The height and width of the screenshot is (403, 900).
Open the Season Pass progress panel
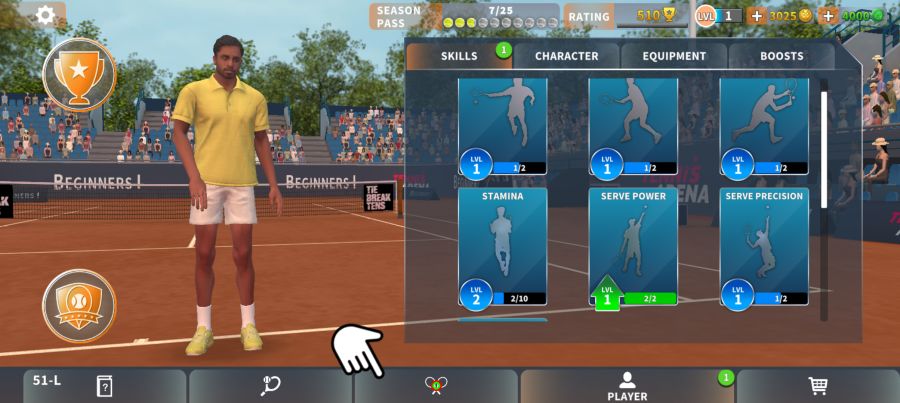coord(465,16)
